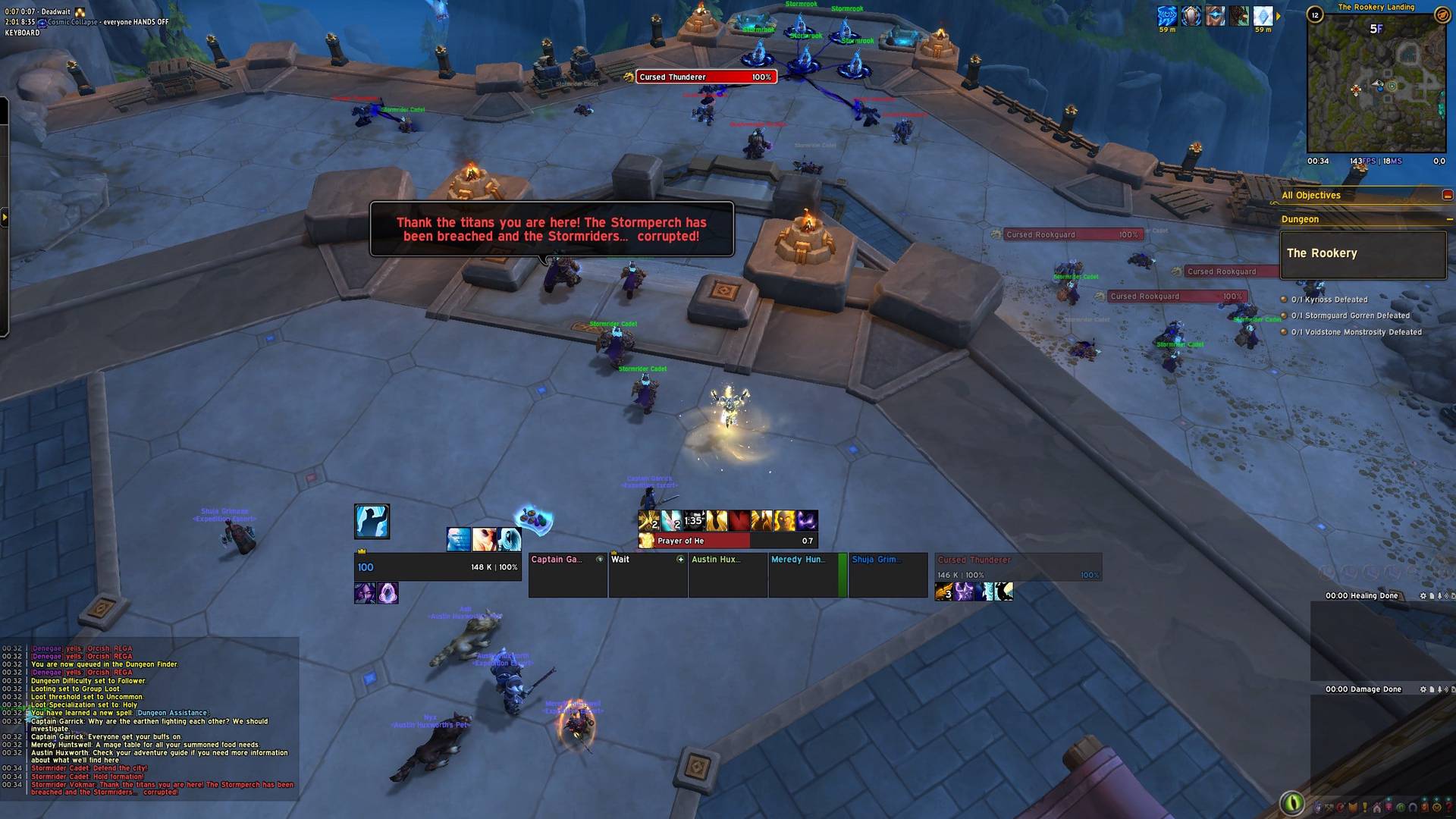Choose Shuja Grimaxe's party frame
Image resolution: width=1456 pixels, height=819 pixels.
(887, 575)
